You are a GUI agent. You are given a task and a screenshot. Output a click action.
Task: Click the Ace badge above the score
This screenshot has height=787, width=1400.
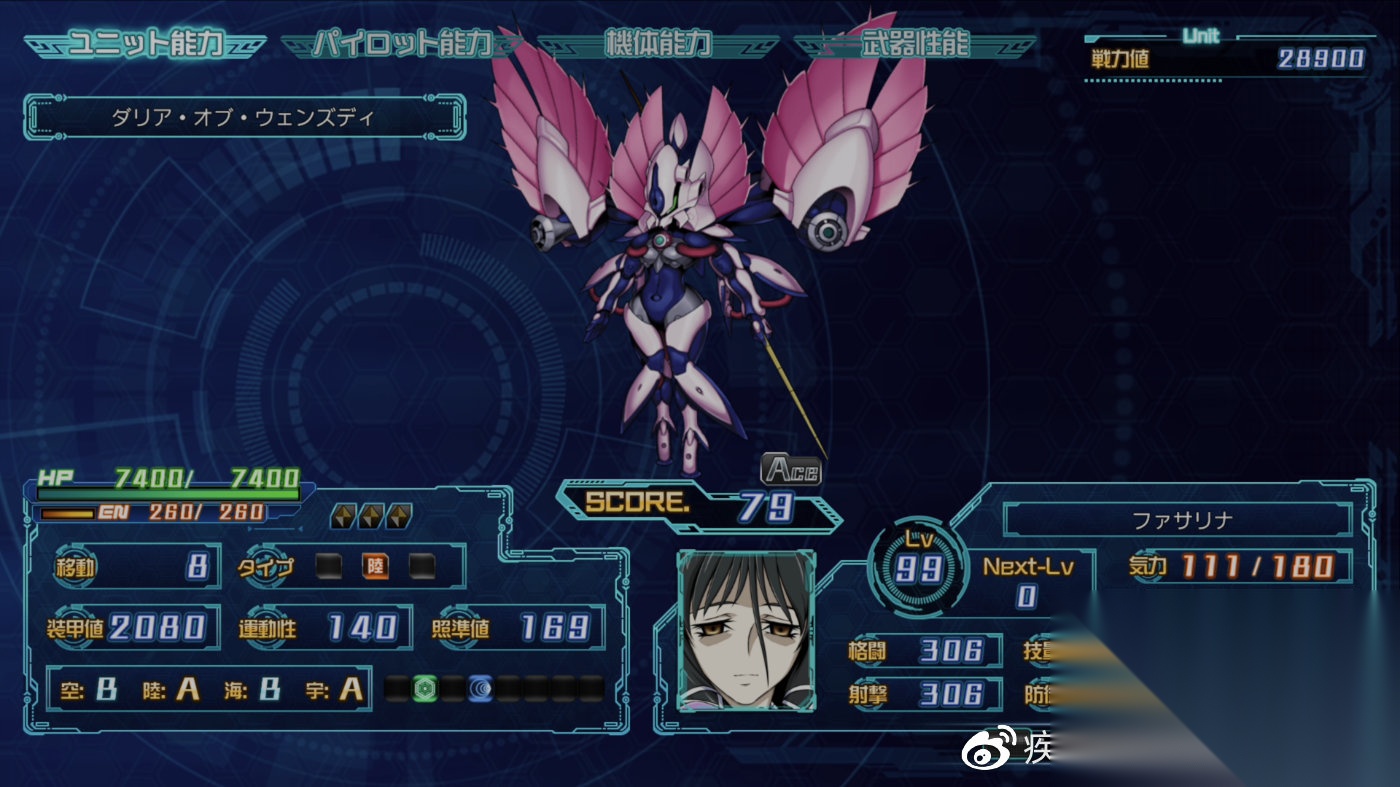(x=790, y=469)
